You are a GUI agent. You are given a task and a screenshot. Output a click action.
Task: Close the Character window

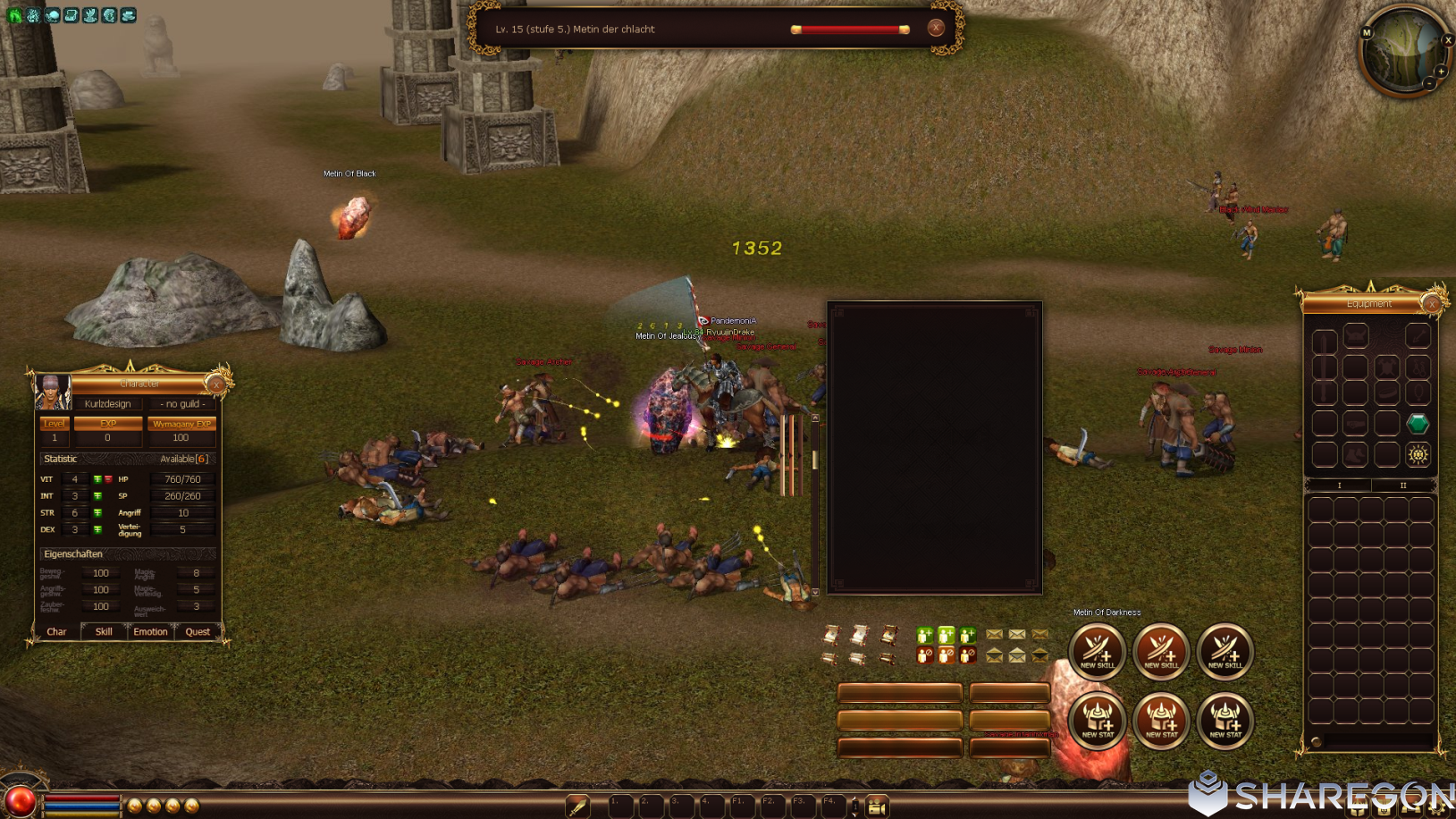pyautogui.click(x=215, y=384)
